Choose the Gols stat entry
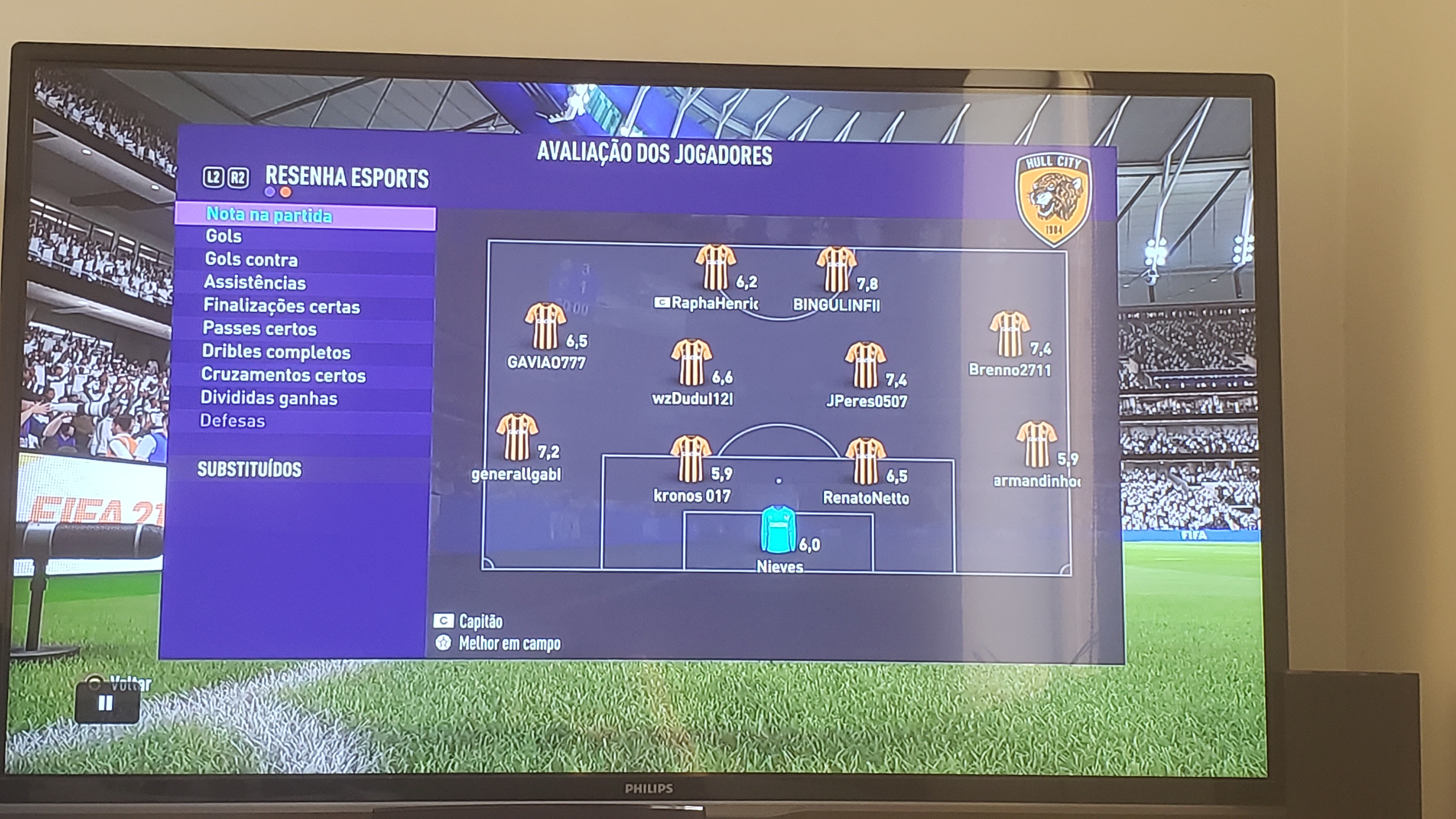This screenshot has width=1456, height=819. [x=224, y=236]
